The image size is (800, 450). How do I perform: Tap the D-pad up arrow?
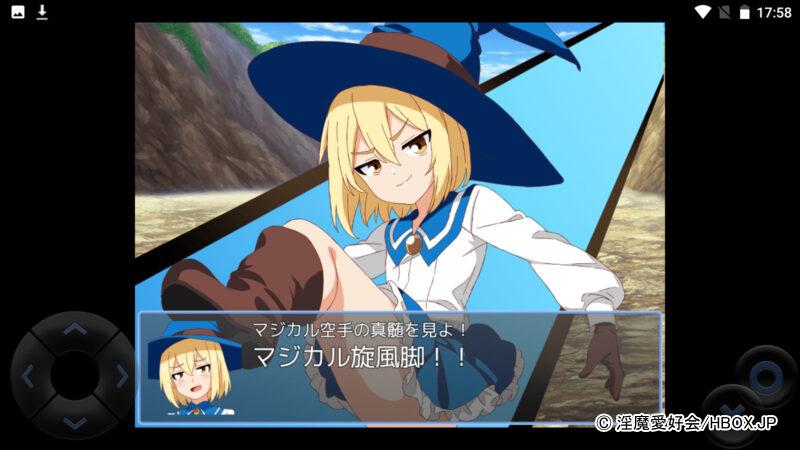(74, 330)
